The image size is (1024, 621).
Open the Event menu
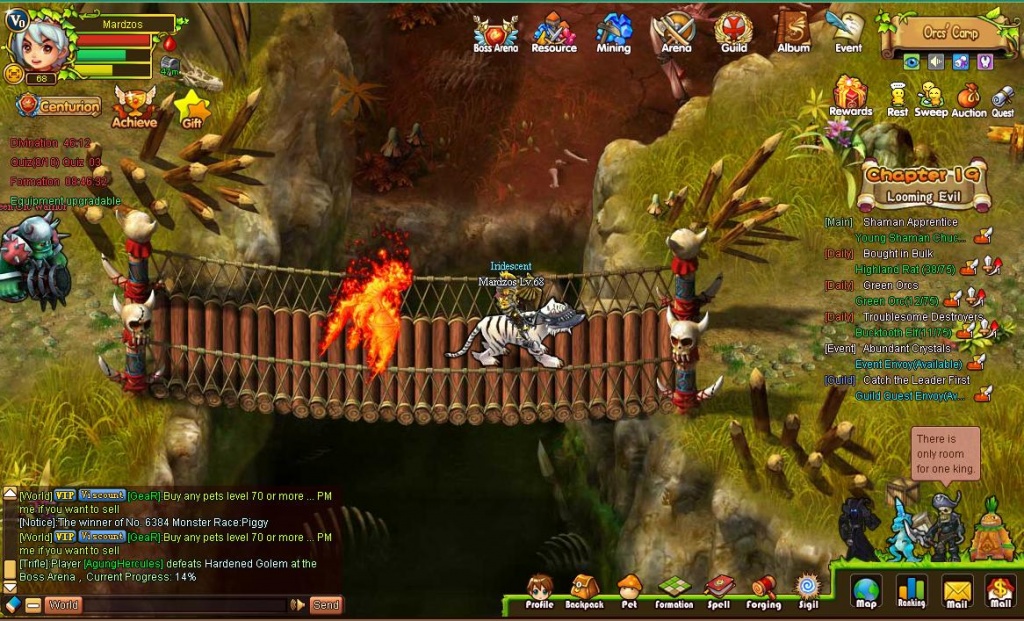click(848, 32)
